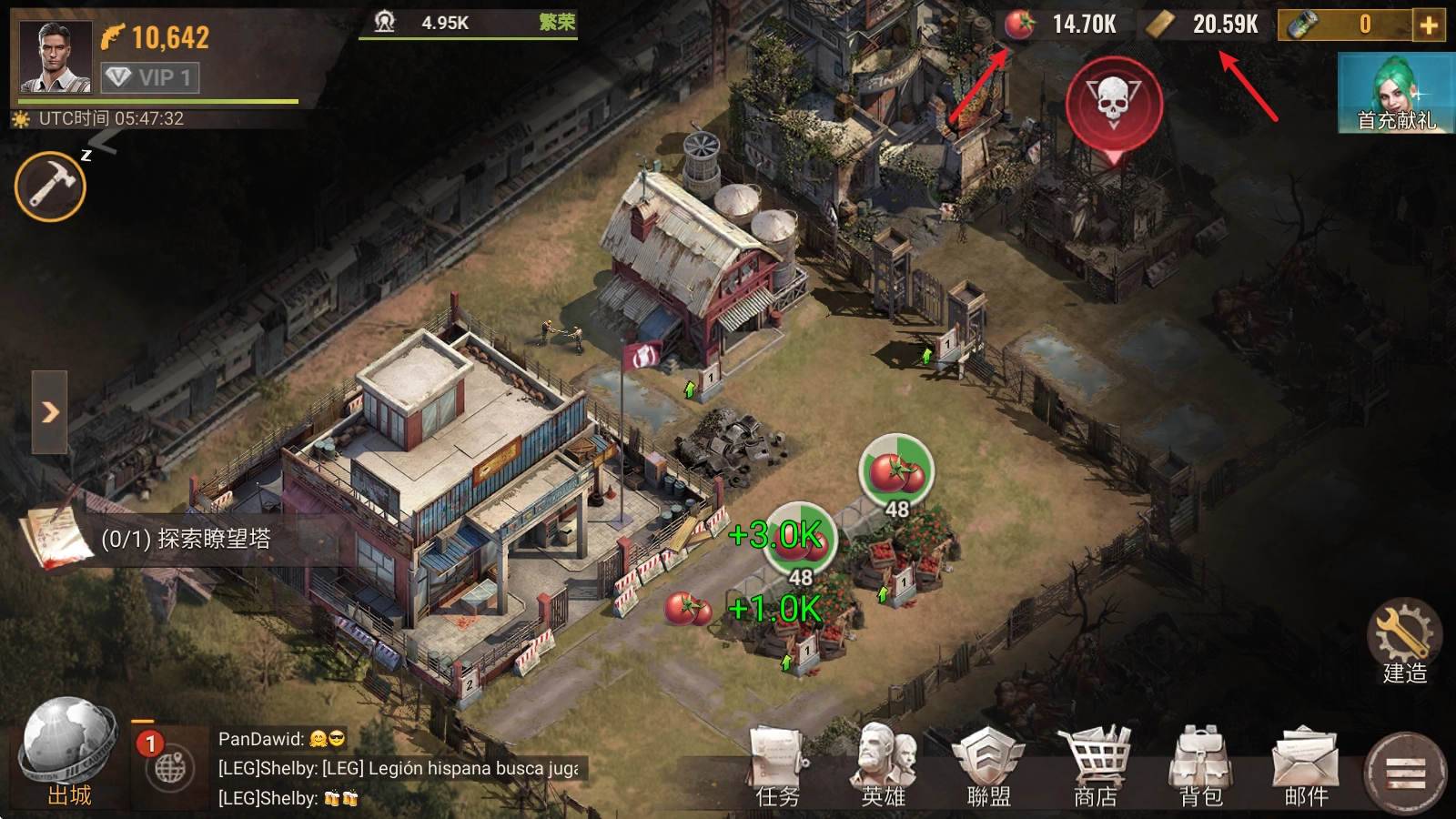Open the world channel globe icon
This screenshot has height=819, width=1456.
(170, 769)
